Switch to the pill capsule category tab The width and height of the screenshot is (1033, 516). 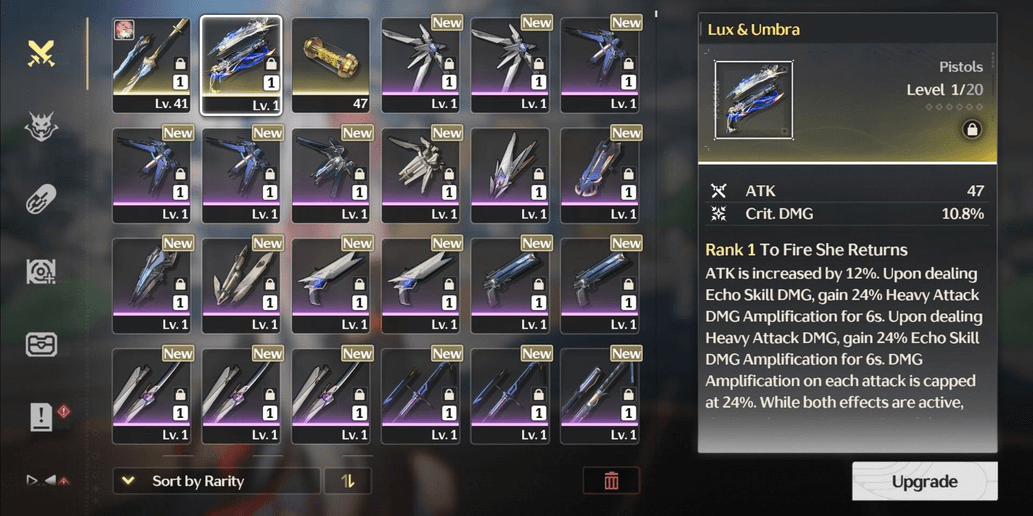pos(40,199)
